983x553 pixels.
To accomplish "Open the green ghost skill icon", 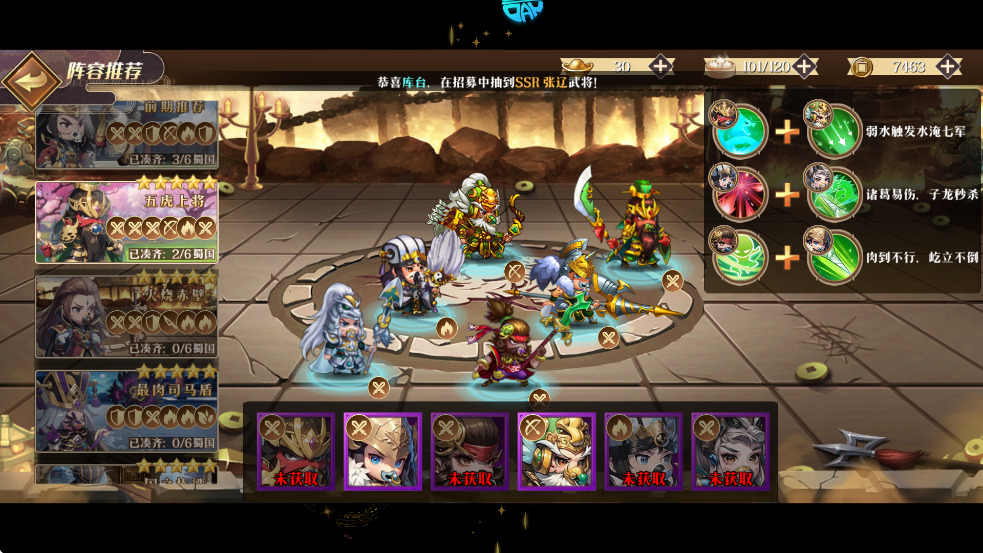I will click(740, 256).
